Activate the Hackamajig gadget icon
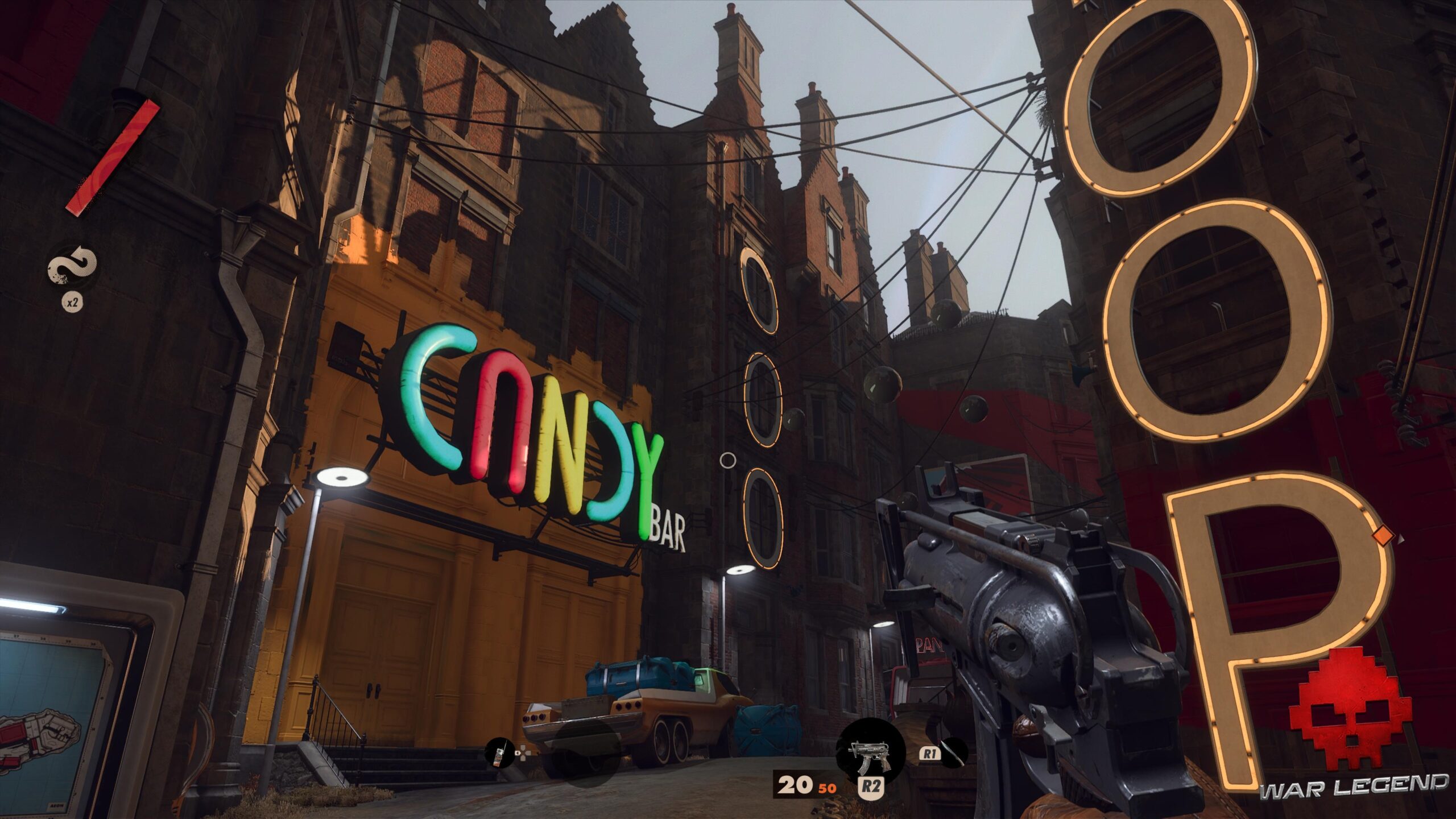 point(499,753)
